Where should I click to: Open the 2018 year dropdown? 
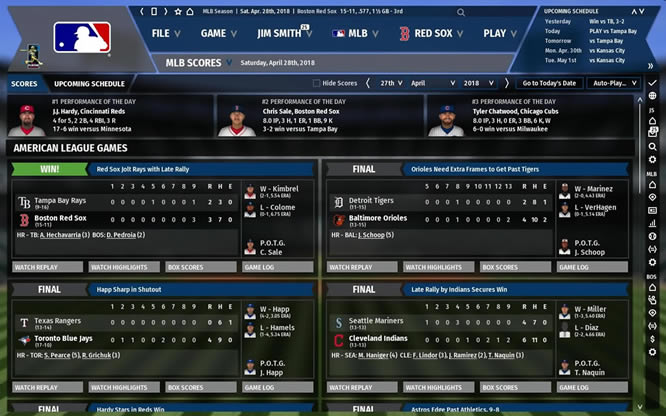[484, 84]
